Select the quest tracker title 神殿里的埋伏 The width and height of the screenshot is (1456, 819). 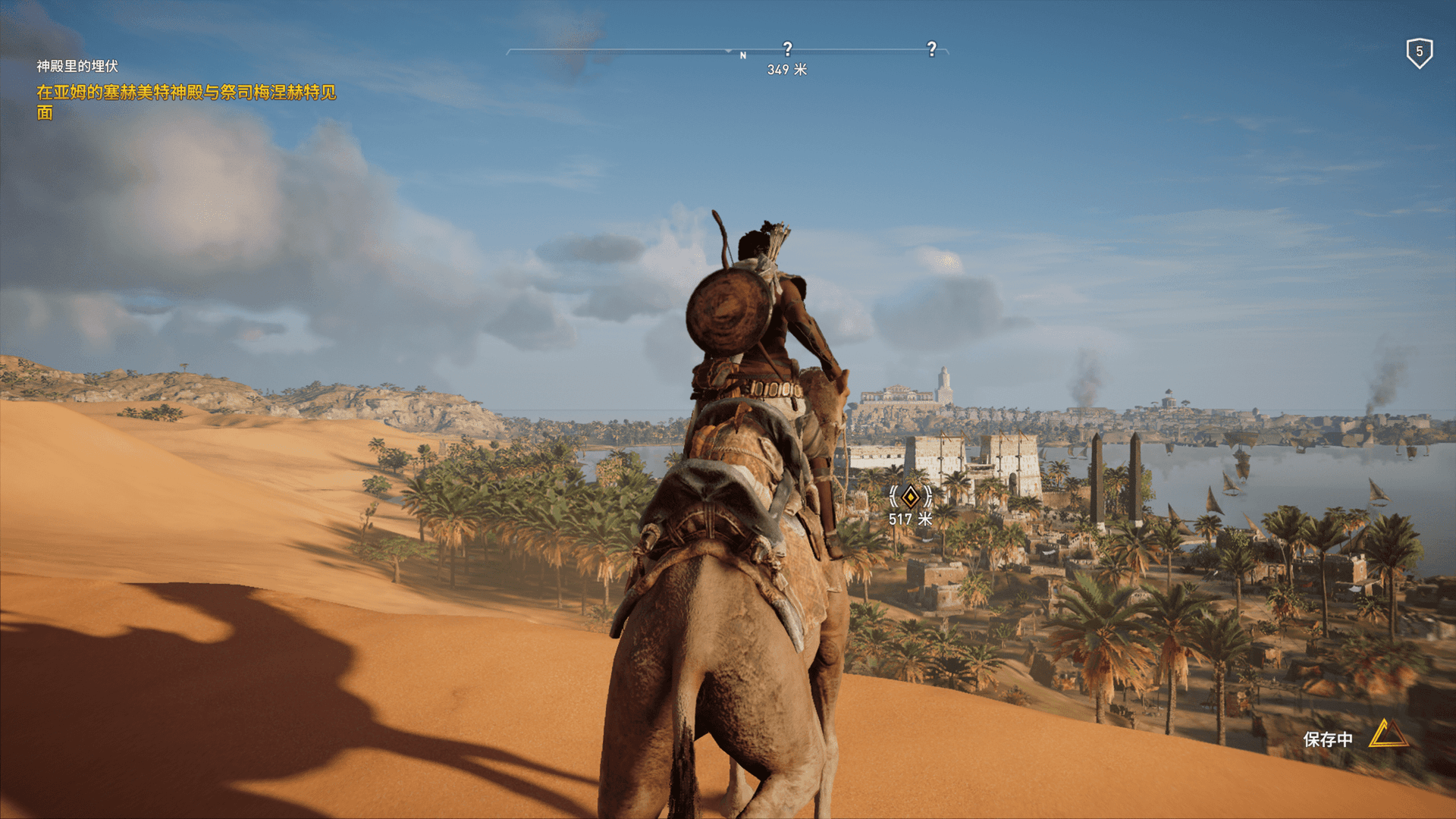pyautogui.click(x=77, y=67)
